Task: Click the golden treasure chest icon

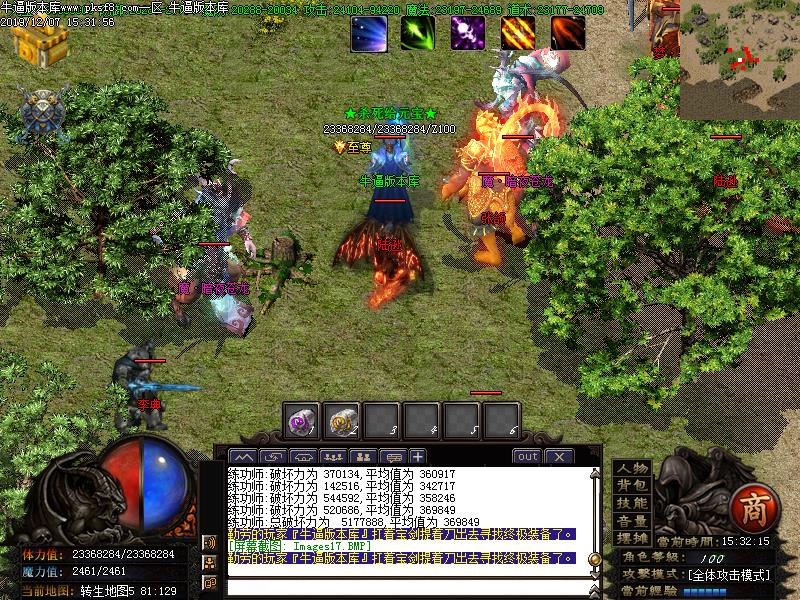Action: pos(39,42)
